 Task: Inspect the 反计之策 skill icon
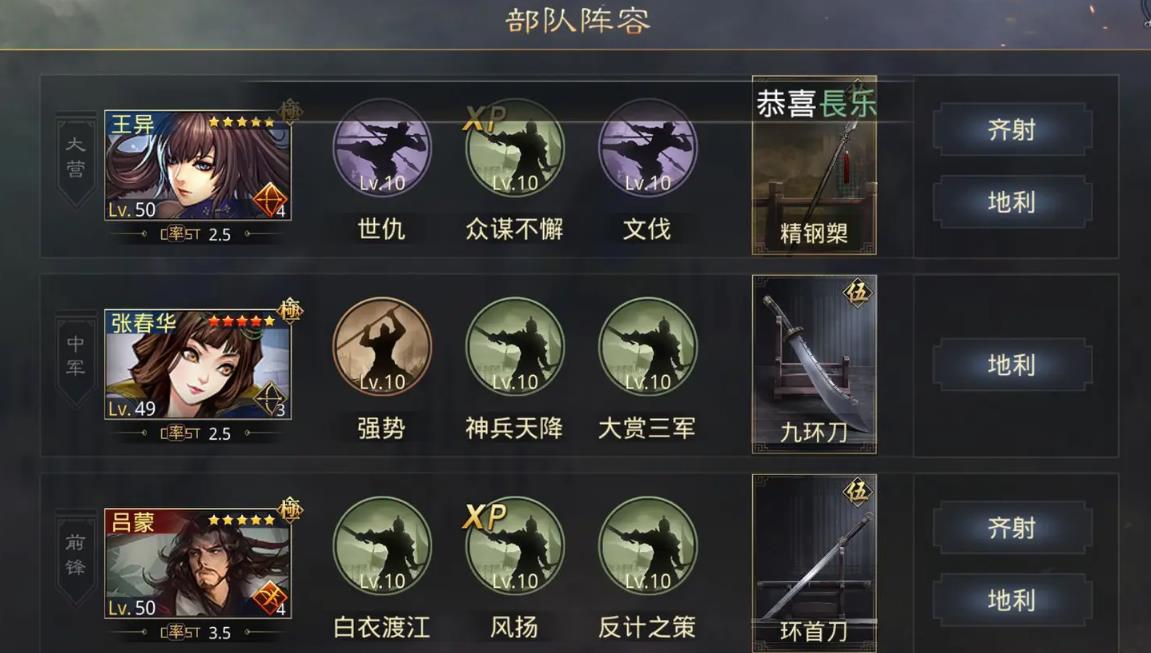(x=647, y=546)
